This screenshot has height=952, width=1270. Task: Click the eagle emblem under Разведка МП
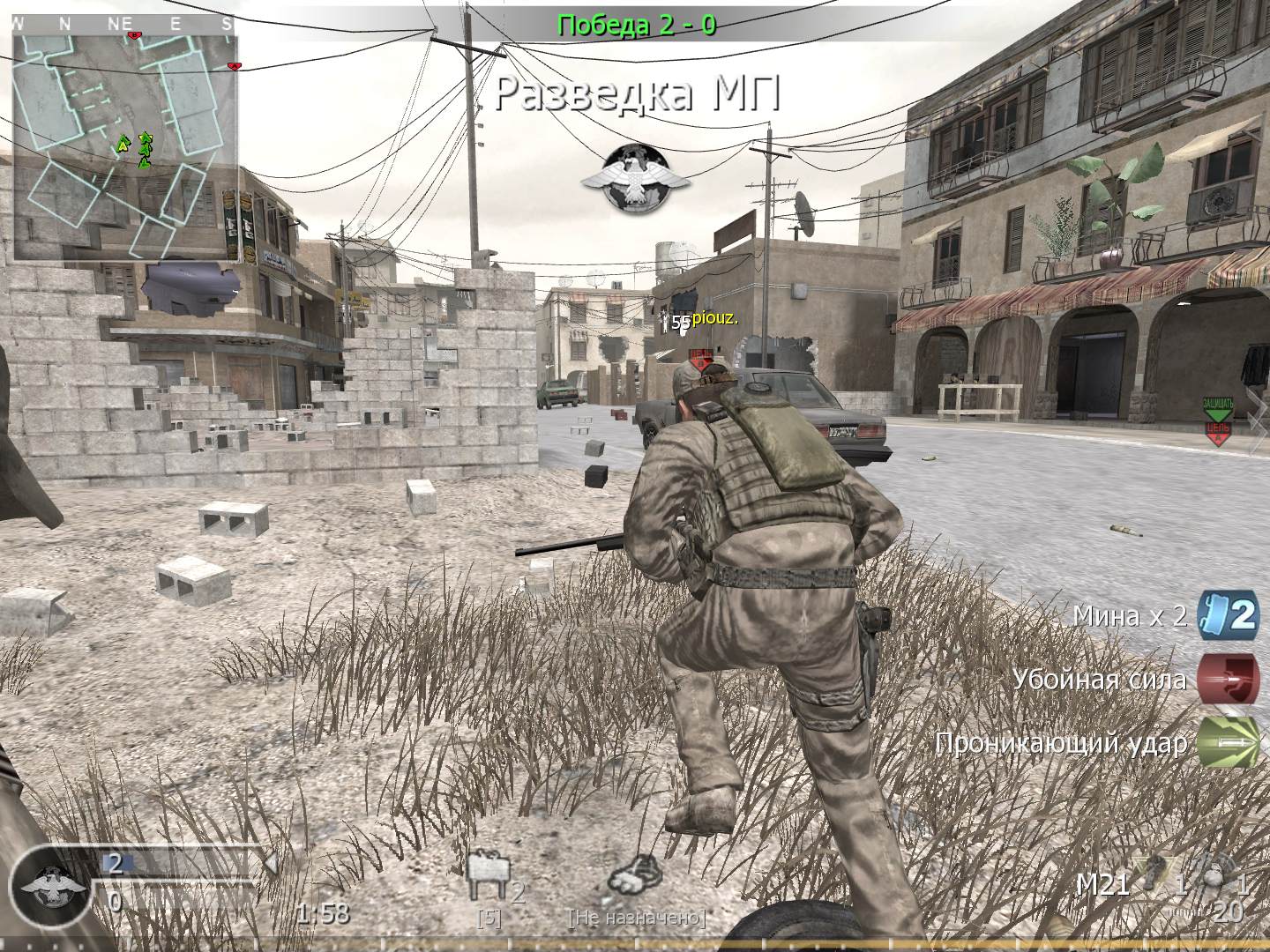634,177
